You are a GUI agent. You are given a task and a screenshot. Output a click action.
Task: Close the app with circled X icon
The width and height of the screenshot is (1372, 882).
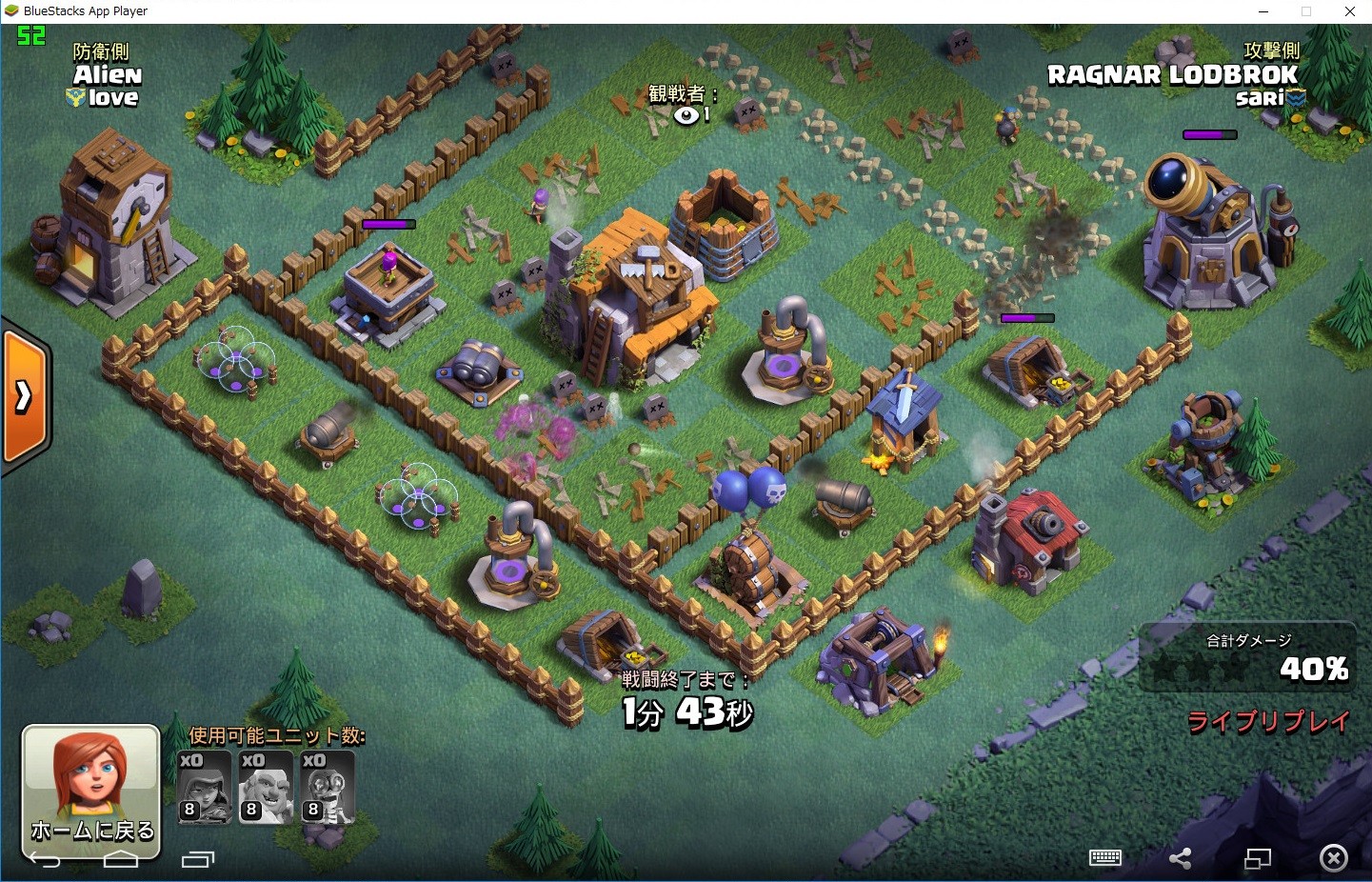click(x=1333, y=858)
